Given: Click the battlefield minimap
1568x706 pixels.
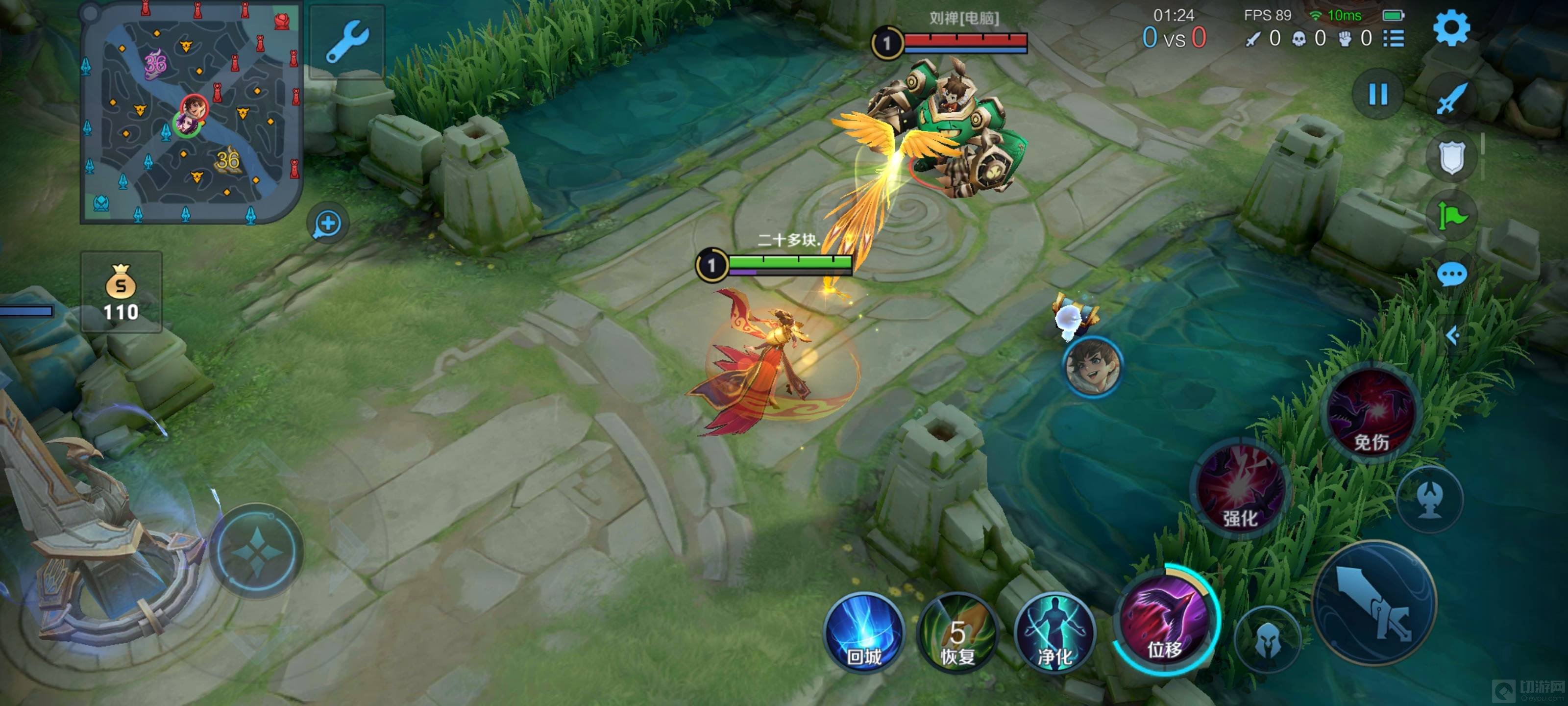Looking at the screenshot, I should (191, 113).
